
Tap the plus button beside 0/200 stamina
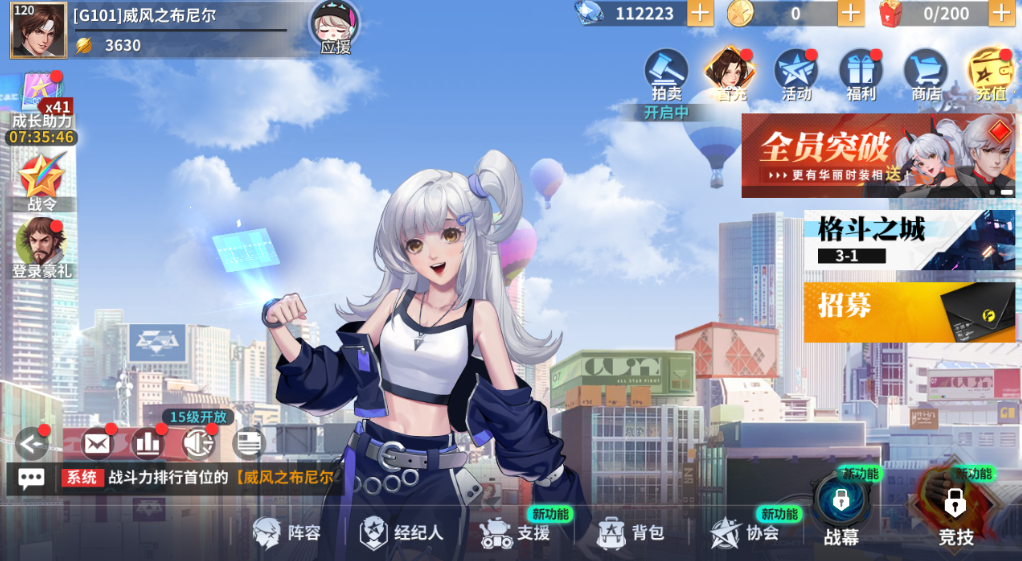(1001, 13)
